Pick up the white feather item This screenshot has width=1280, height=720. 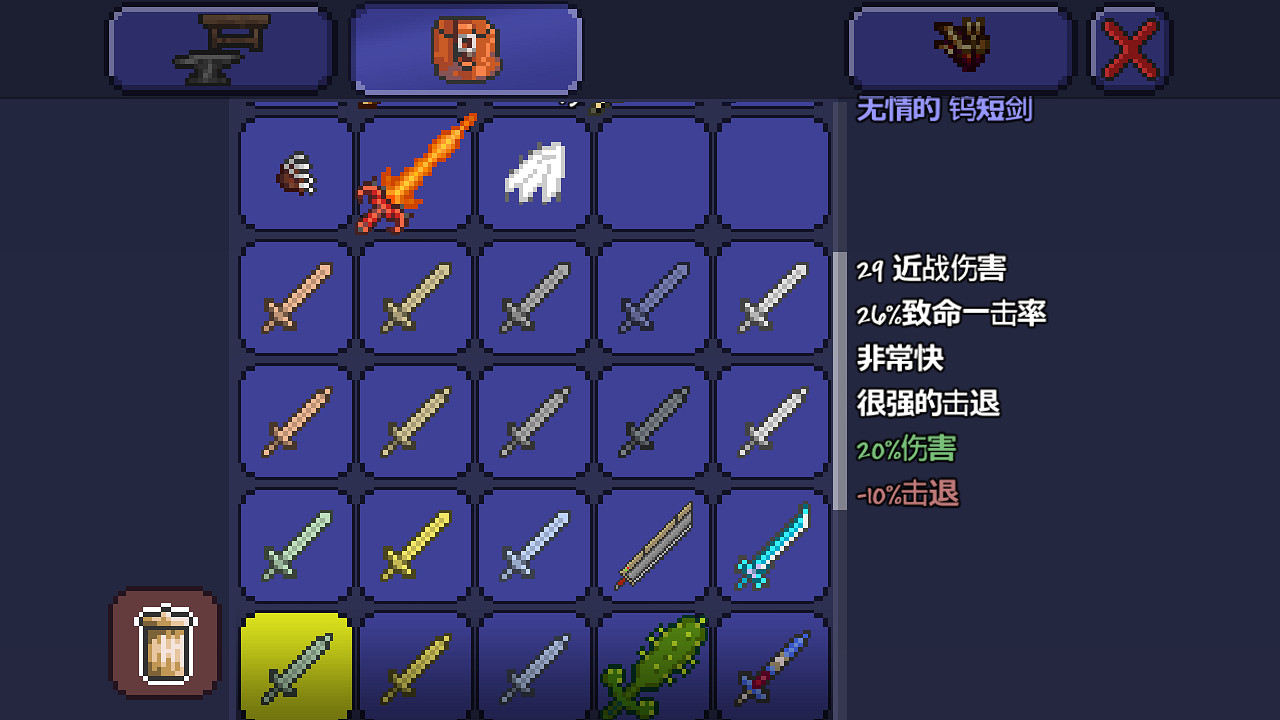point(532,172)
